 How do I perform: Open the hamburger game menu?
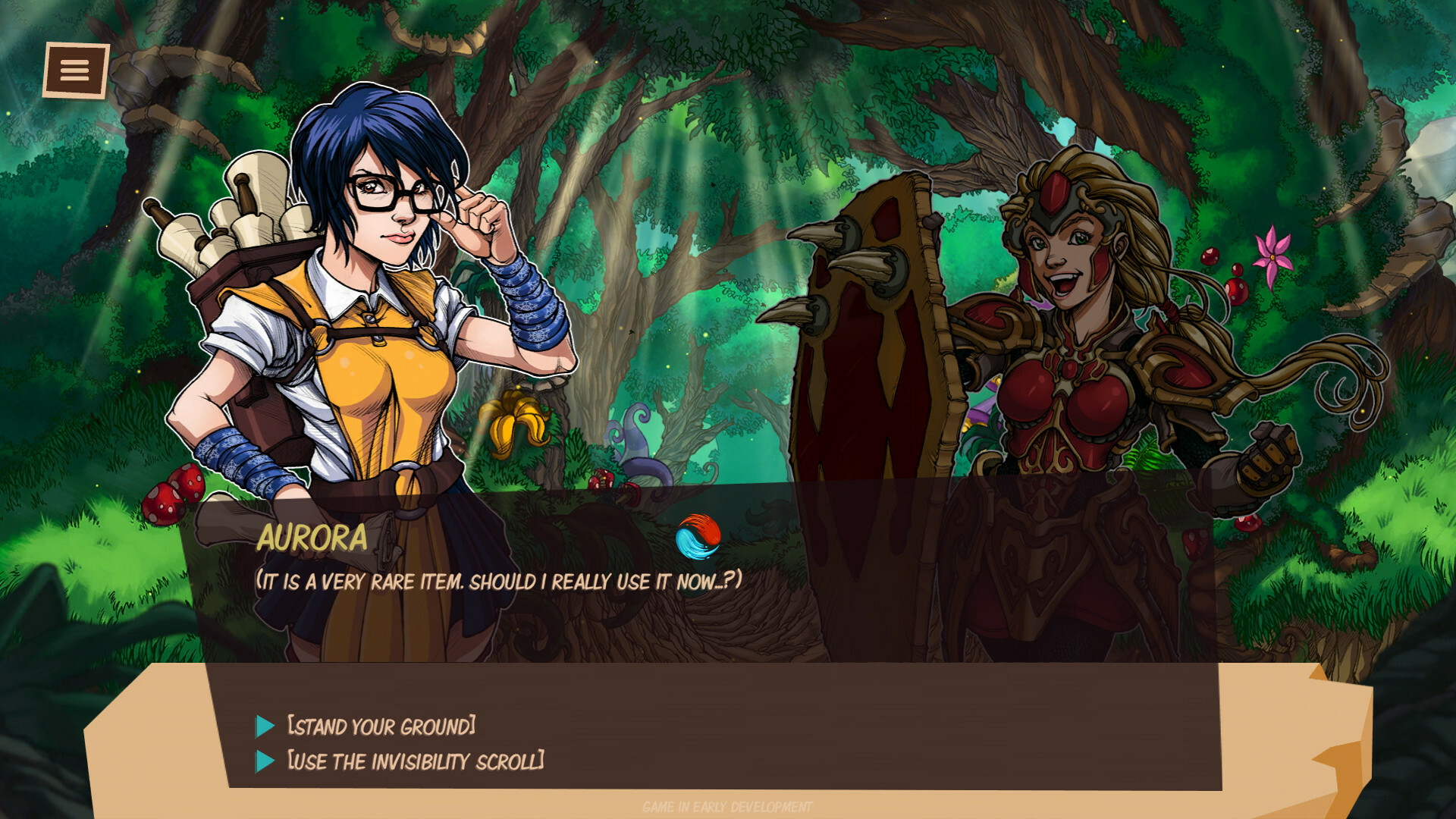74,71
